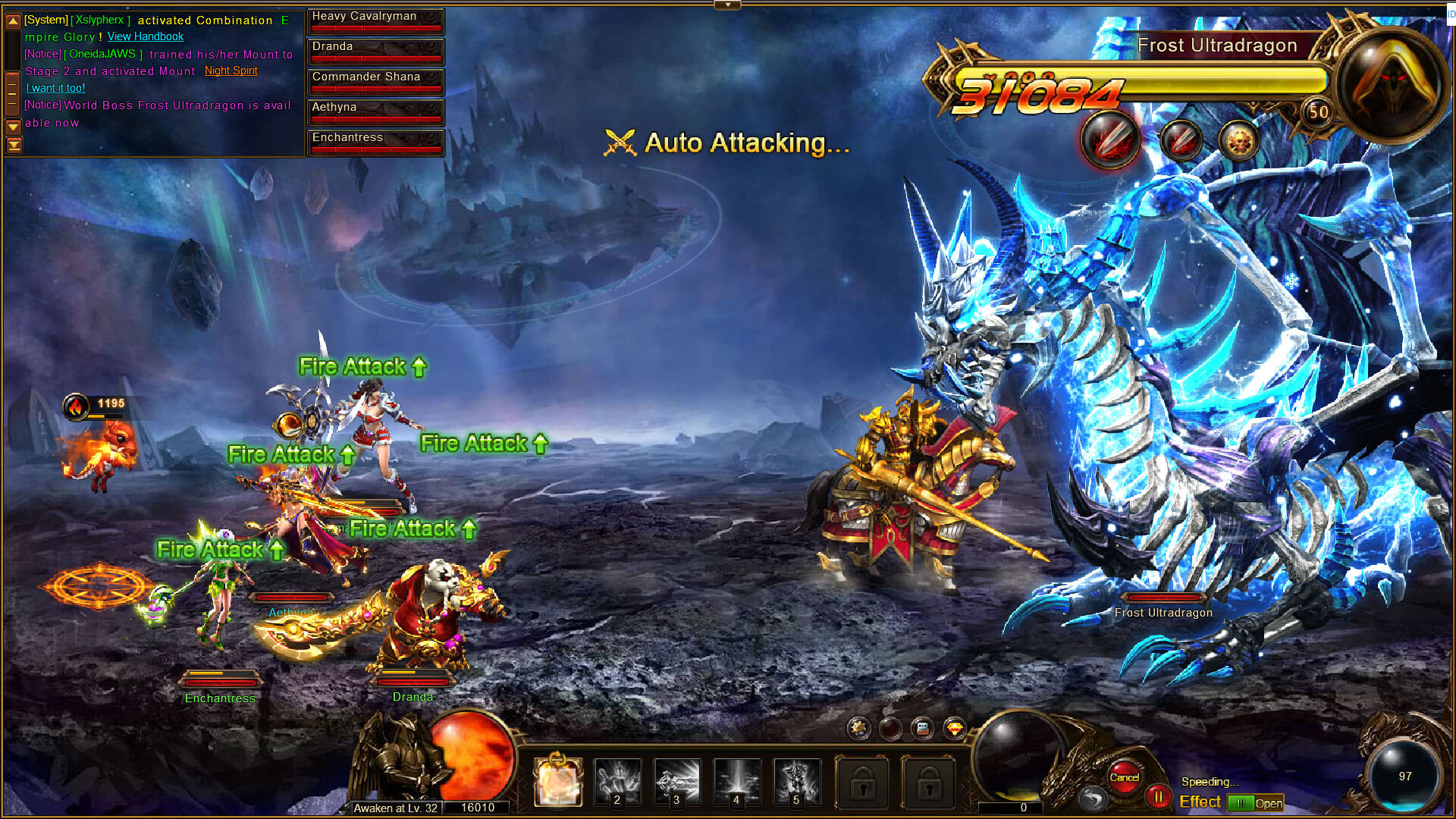Trigger the armored figure skill in slot 5
The height and width of the screenshot is (819, 1456).
click(x=796, y=781)
